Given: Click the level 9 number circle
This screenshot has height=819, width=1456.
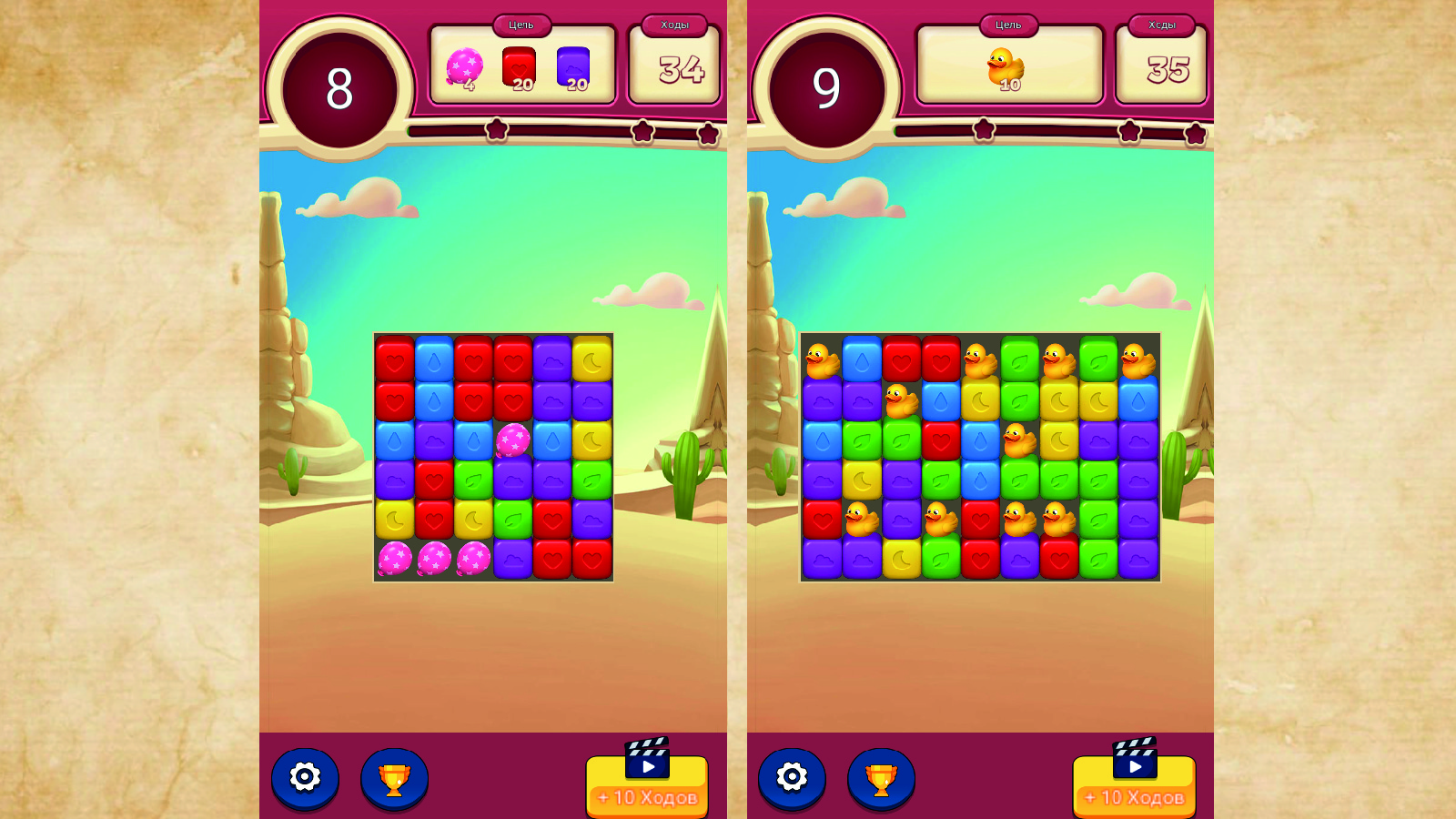Looking at the screenshot, I should [x=827, y=86].
